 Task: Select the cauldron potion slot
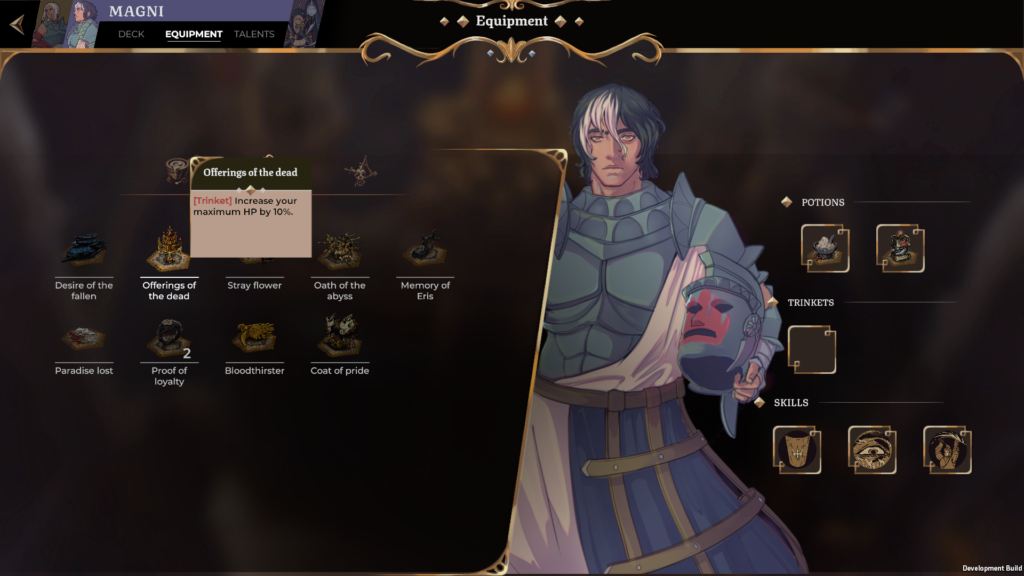click(825, 248)
